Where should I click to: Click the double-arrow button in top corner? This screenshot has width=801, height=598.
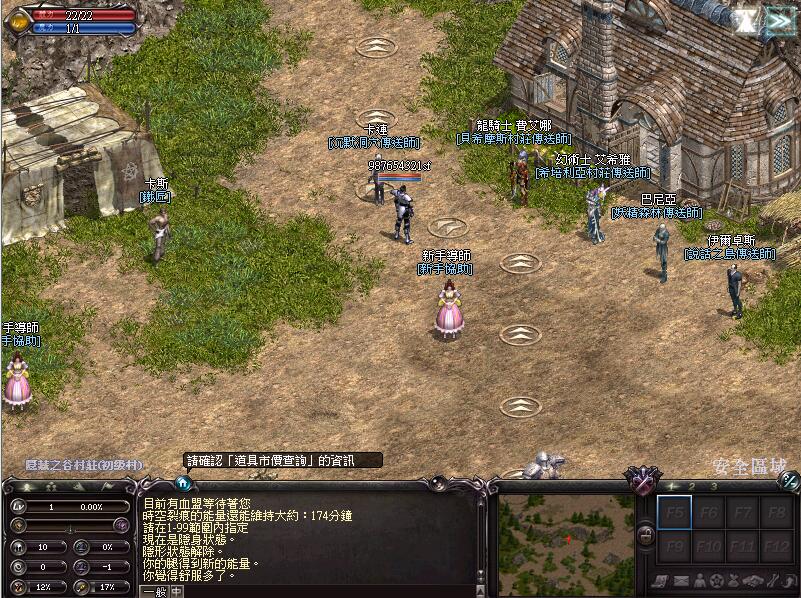click(x=780, y=22)
